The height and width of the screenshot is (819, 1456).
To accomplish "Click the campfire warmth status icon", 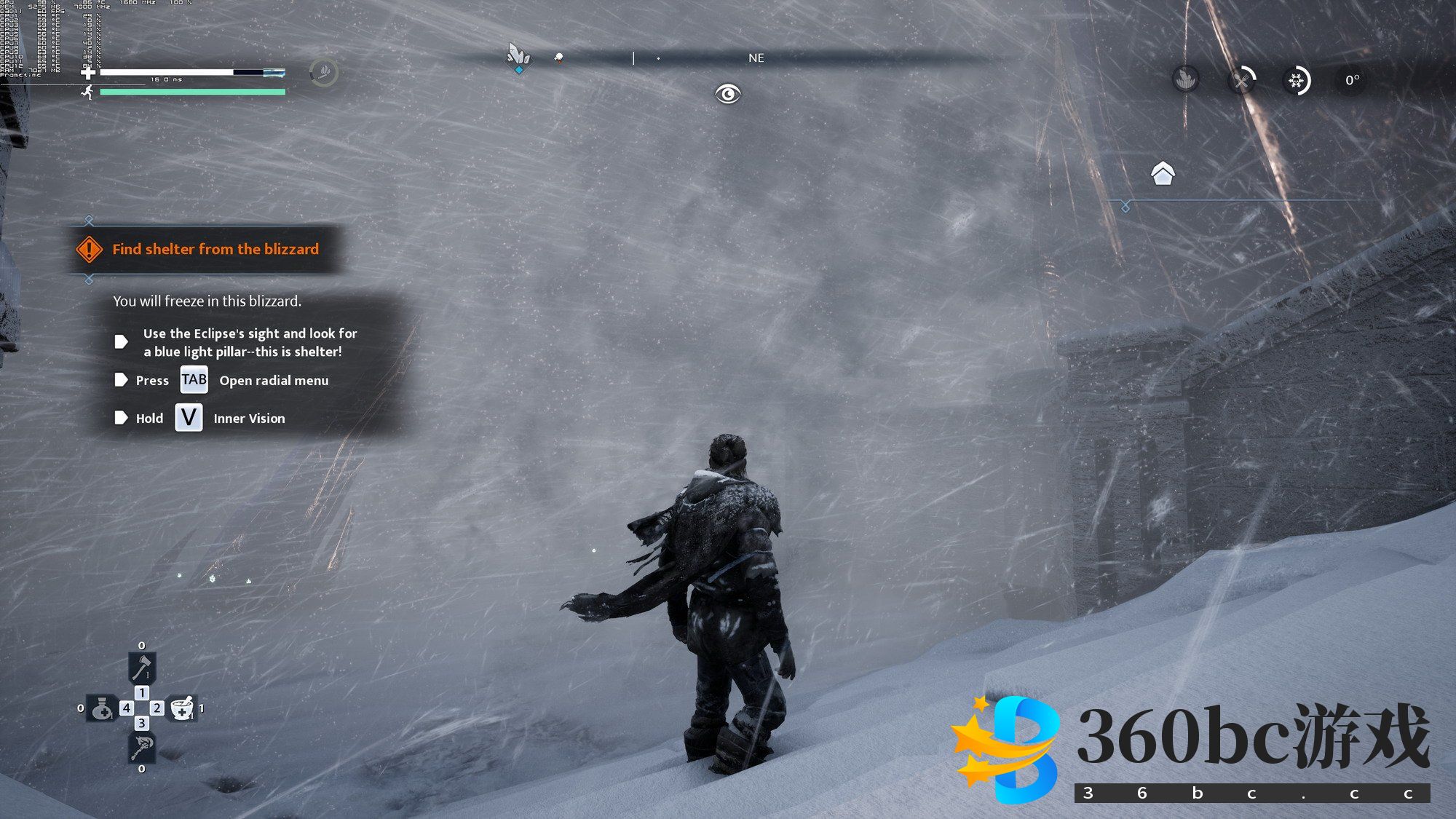I will [1186, 79].
